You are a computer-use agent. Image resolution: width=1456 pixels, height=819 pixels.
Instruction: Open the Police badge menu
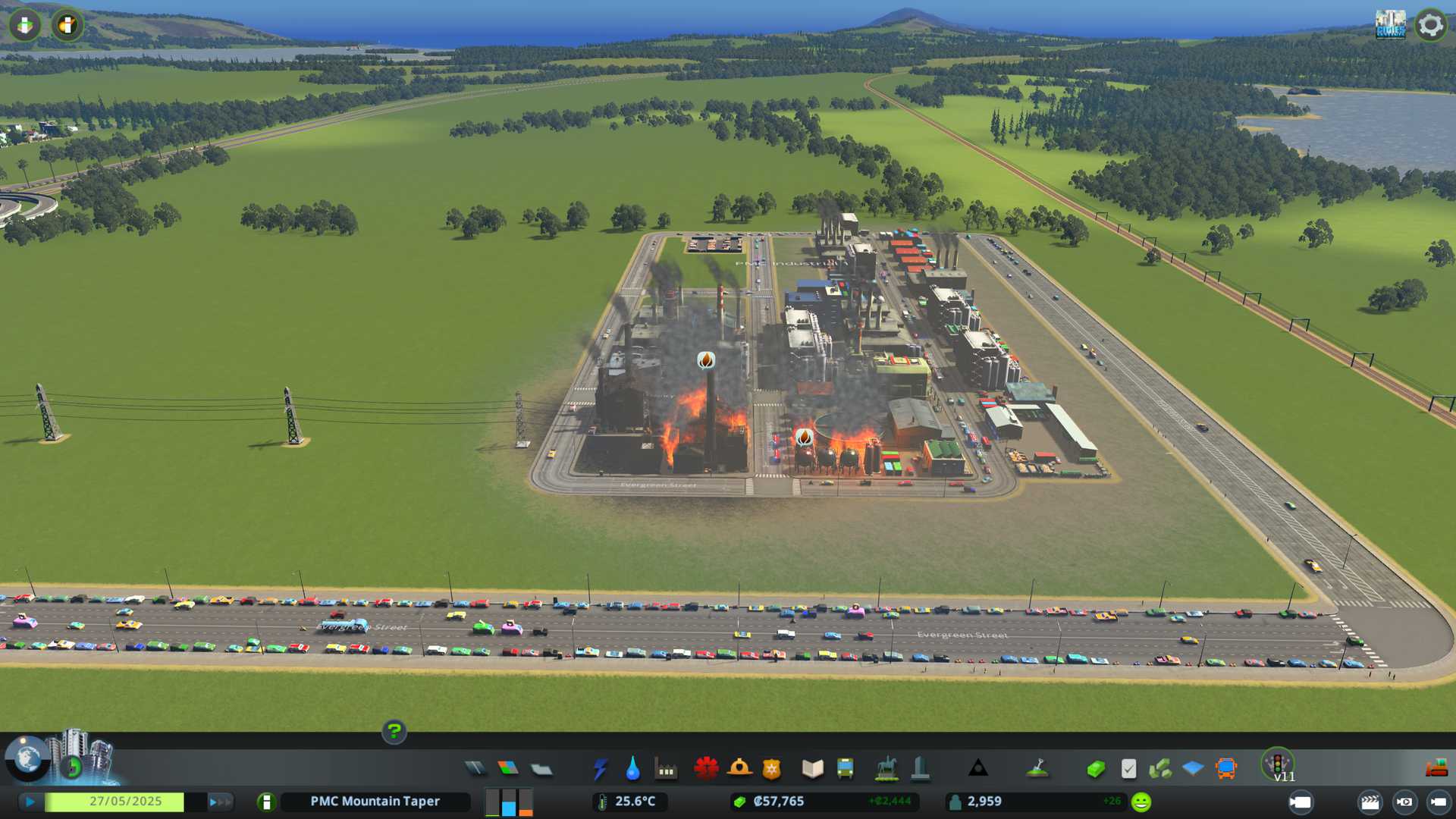(x=772, y=769)
